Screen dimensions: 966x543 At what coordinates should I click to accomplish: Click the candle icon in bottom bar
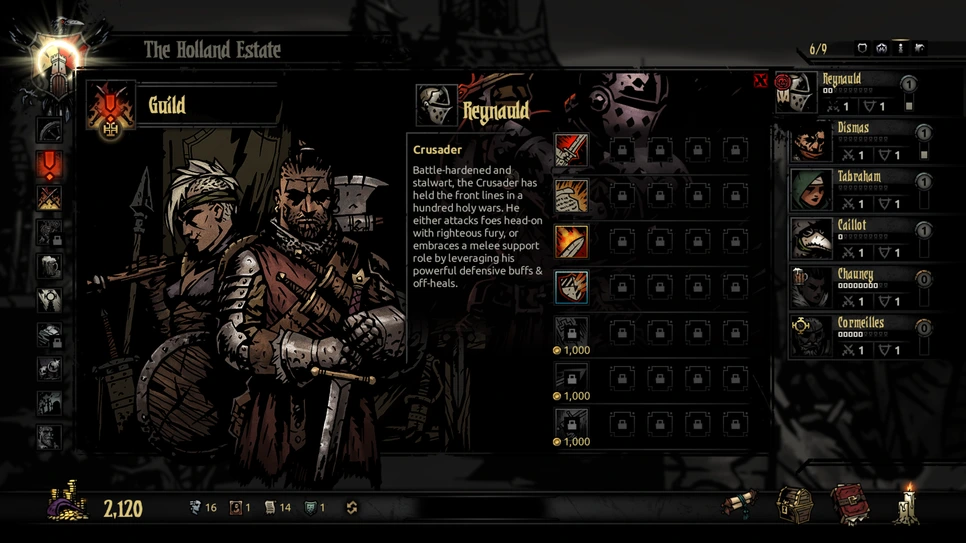(908, 504)
